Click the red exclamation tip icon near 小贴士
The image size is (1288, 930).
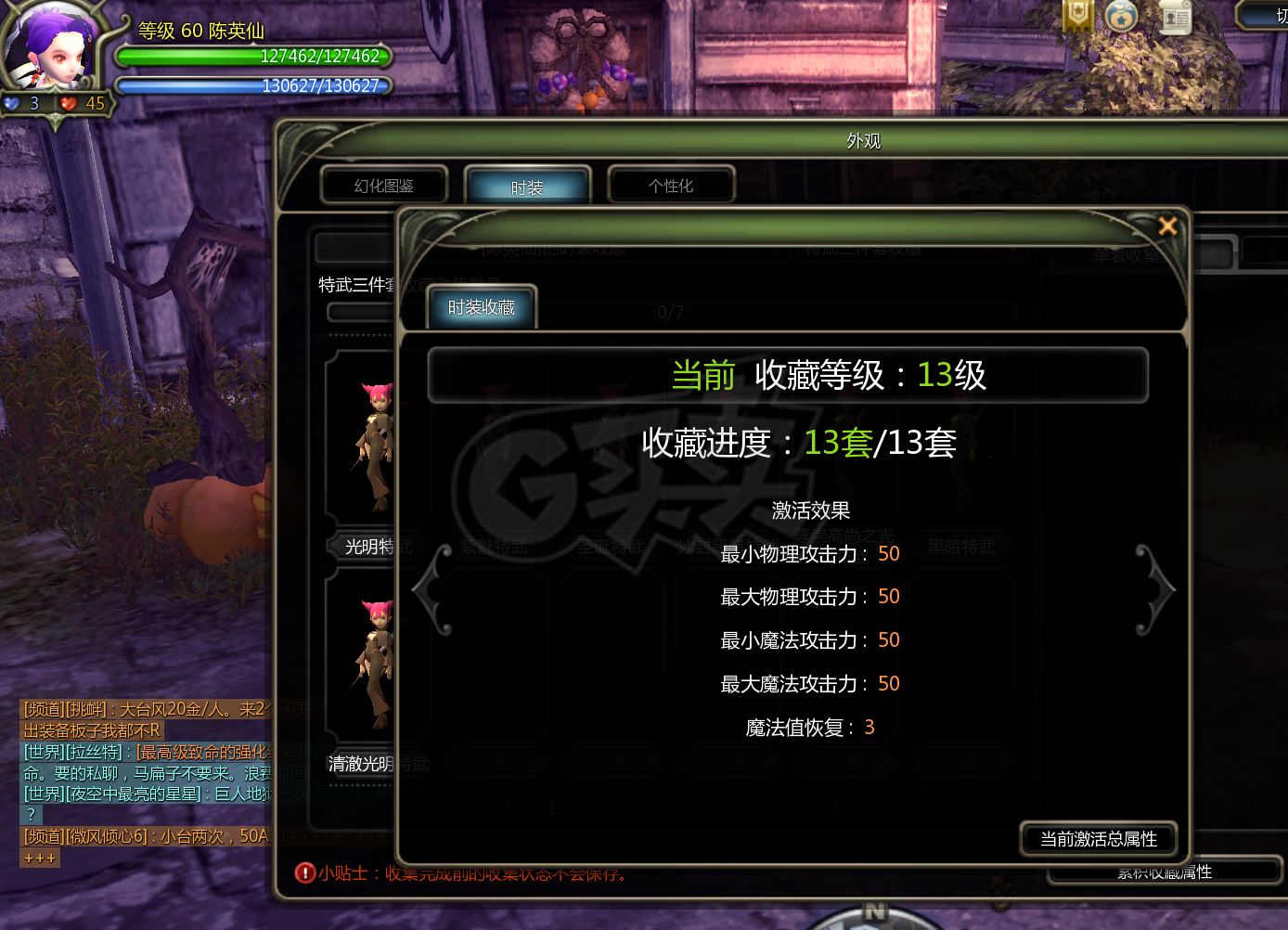[x=303, y=873]
